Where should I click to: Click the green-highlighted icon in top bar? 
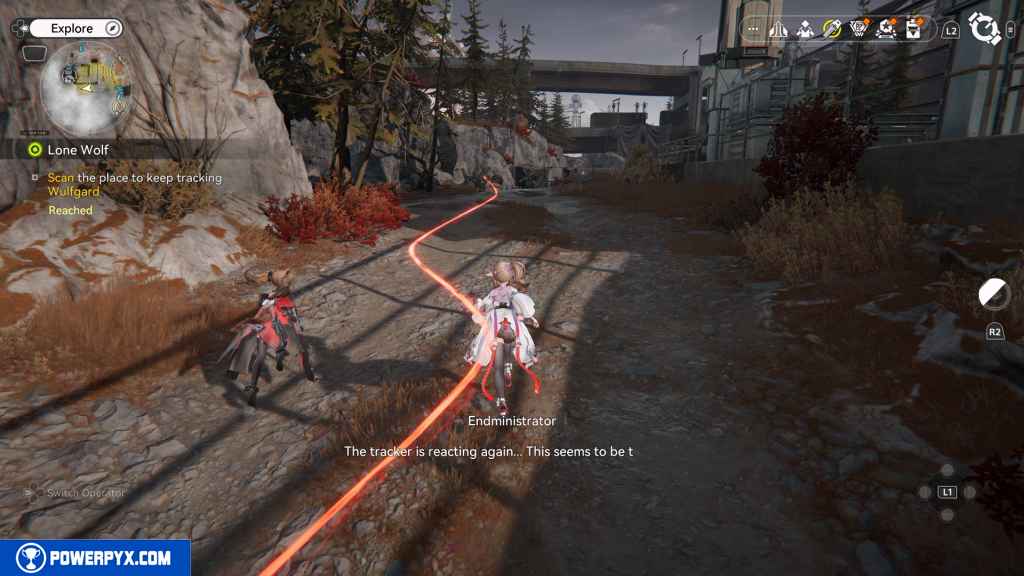832,30
